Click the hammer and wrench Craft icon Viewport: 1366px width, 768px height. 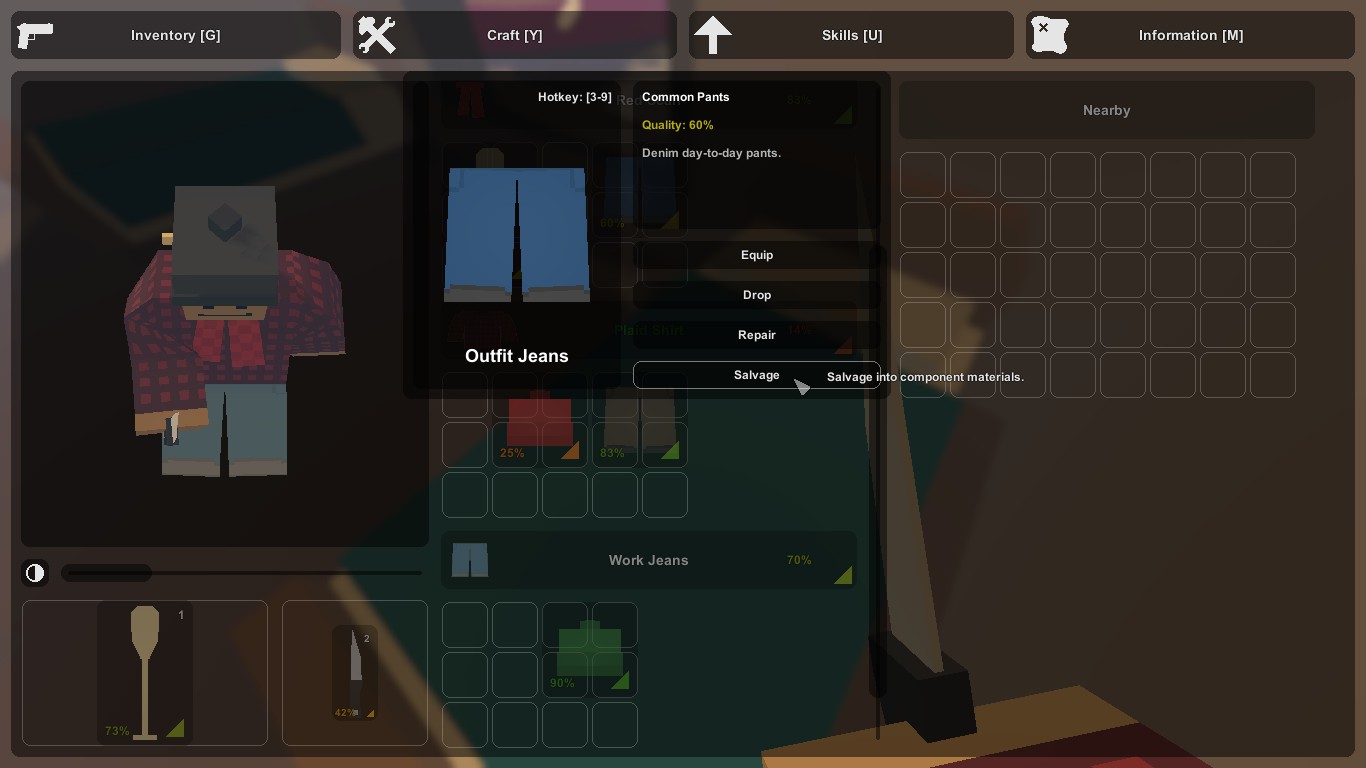click(x=378, y=35)
